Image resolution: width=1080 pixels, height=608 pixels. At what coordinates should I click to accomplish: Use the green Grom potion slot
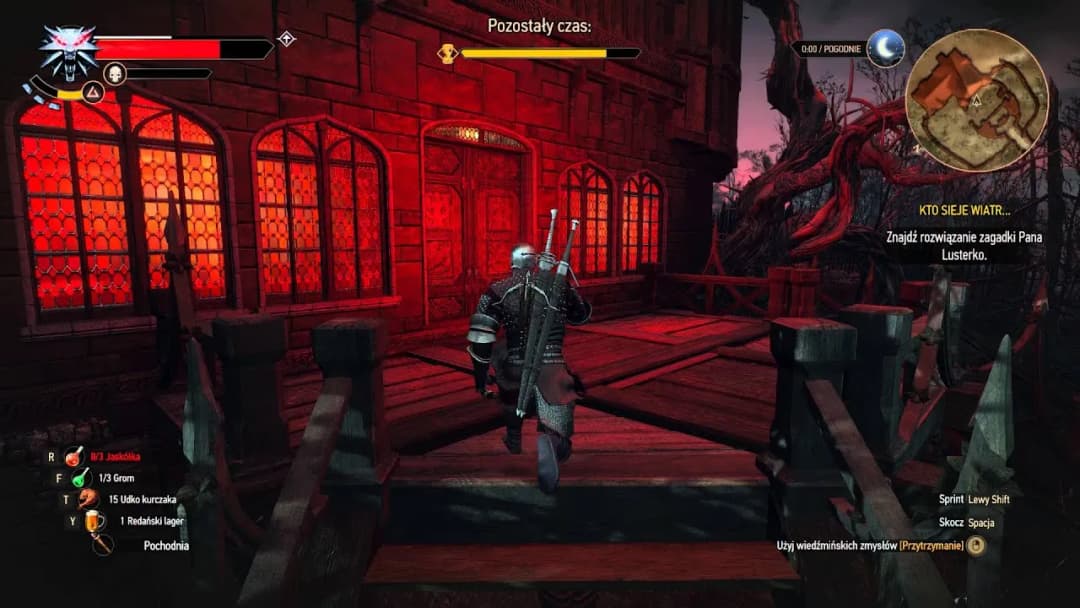pos(81,478)
